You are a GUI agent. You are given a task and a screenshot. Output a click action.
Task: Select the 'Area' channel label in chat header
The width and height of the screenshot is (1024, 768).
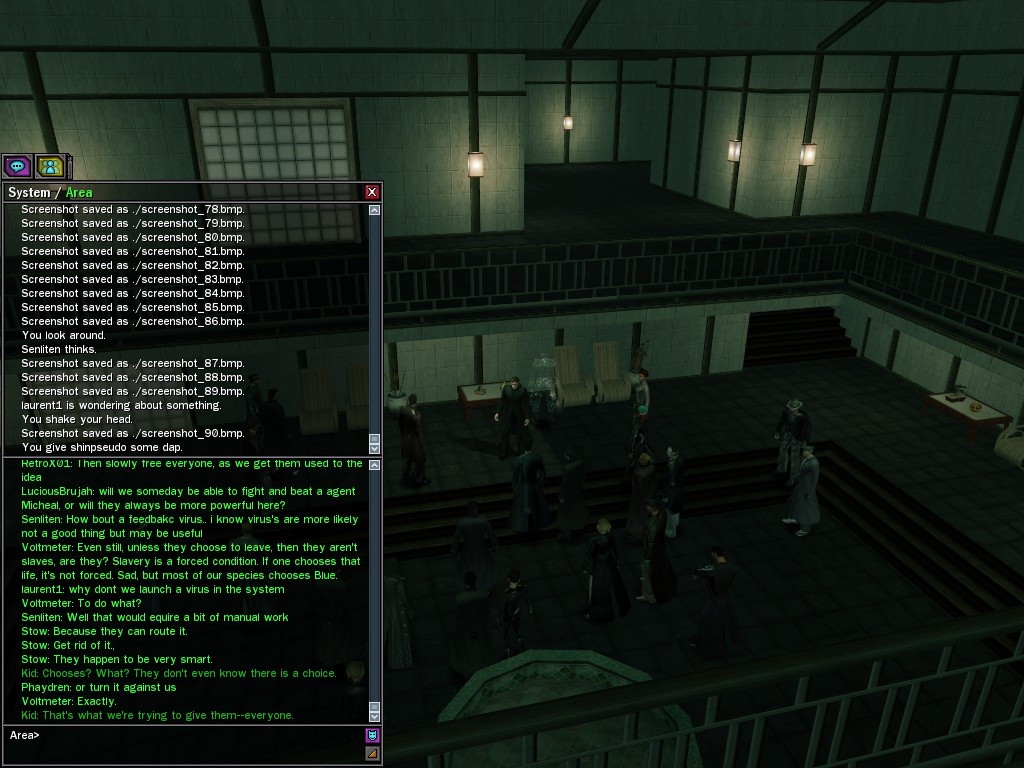pyautogui.click(x=79, y=192)
